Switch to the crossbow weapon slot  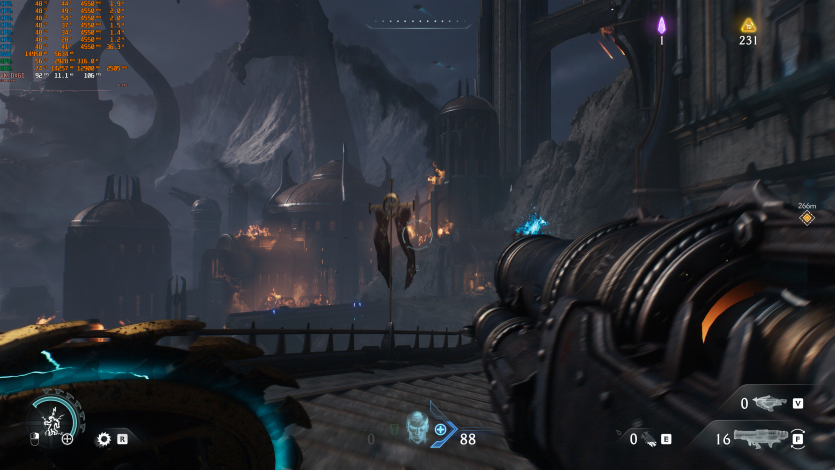(x=768, y=403)
